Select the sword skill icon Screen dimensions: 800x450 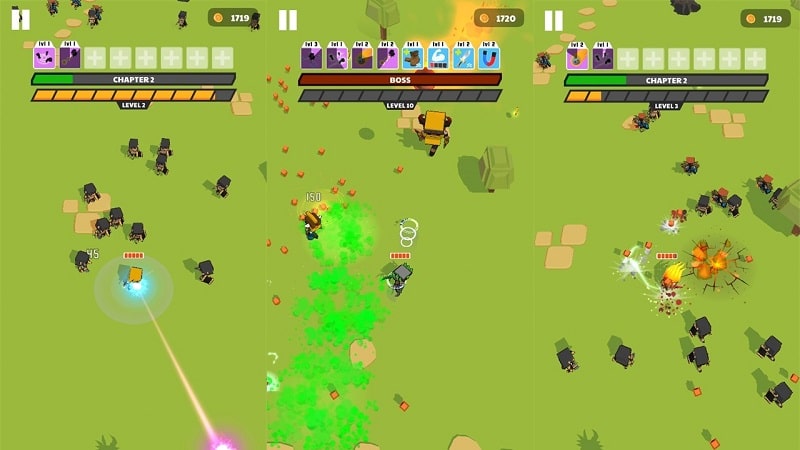click(x=463, y=57)
